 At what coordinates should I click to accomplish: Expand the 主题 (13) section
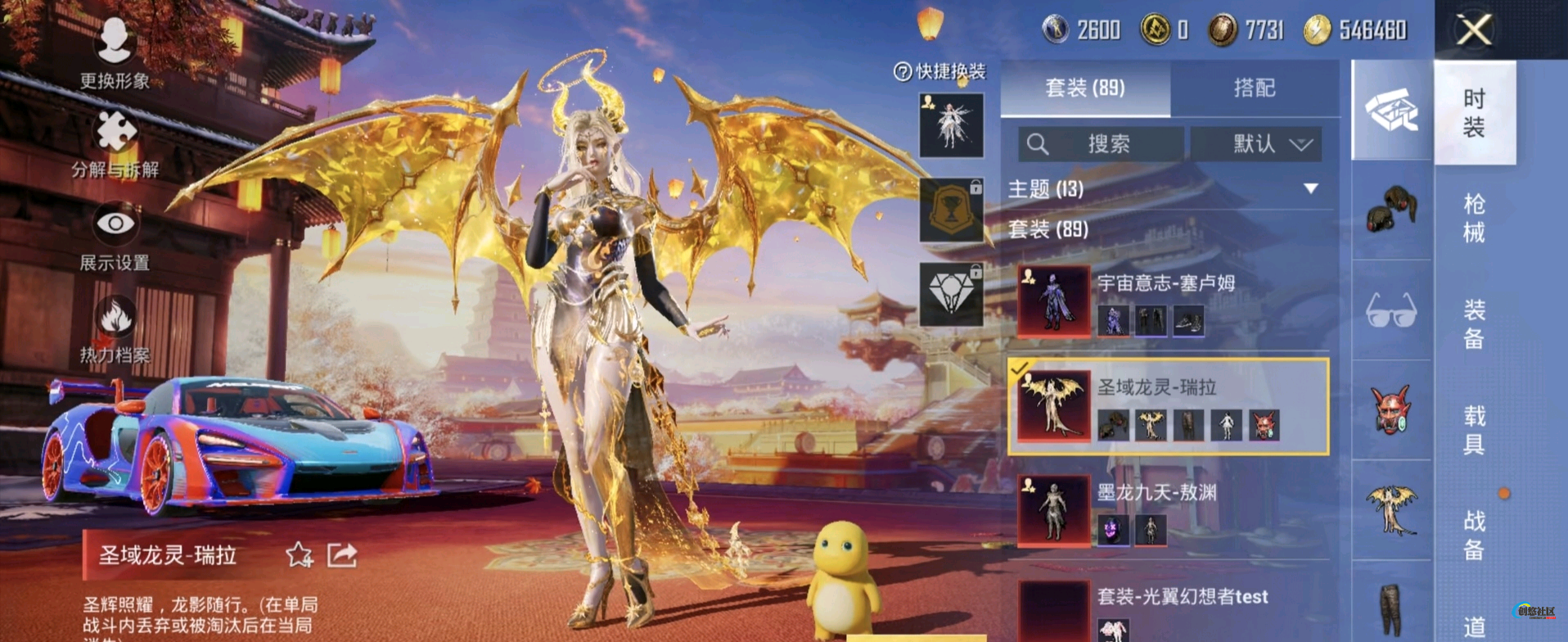point(1310,189)
